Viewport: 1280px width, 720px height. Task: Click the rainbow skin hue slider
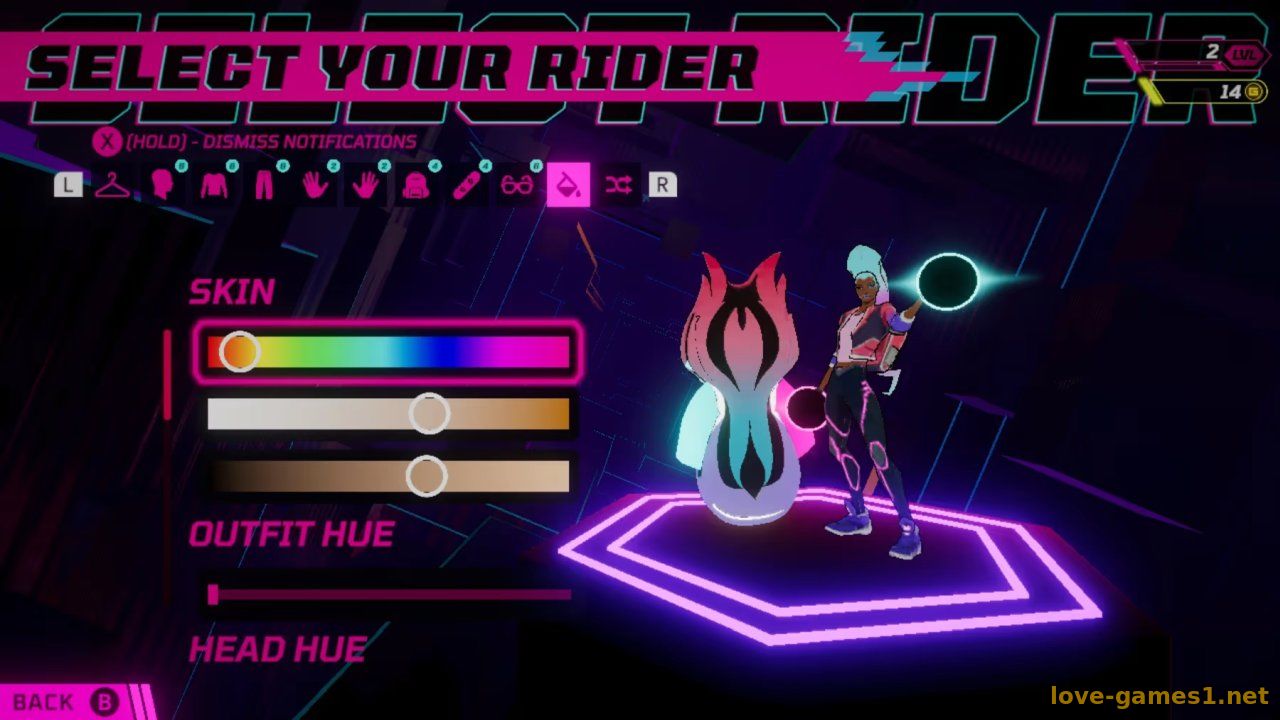pyautogui.click(x=388, y=352)
